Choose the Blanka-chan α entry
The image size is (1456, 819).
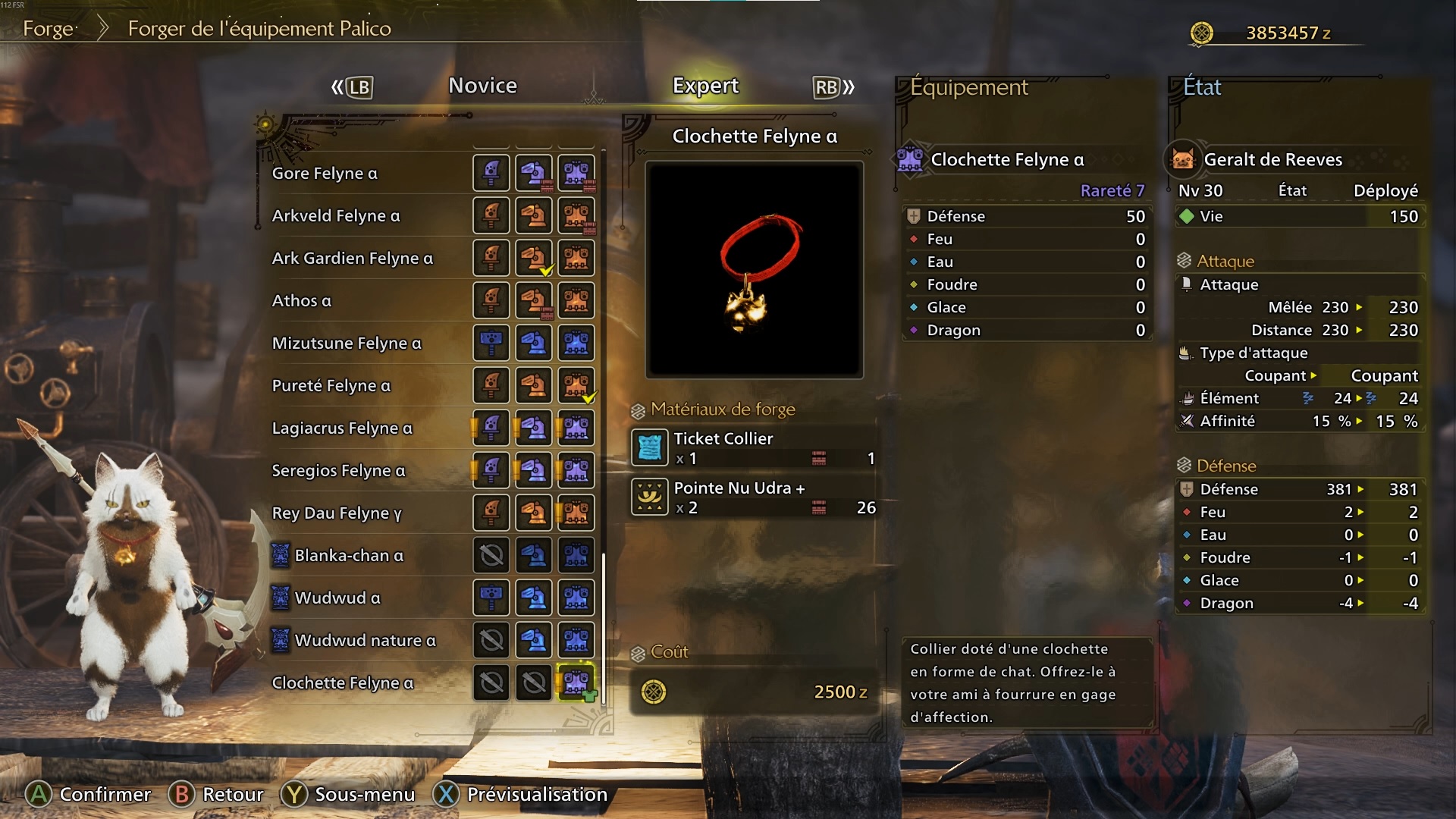point(349,556)
